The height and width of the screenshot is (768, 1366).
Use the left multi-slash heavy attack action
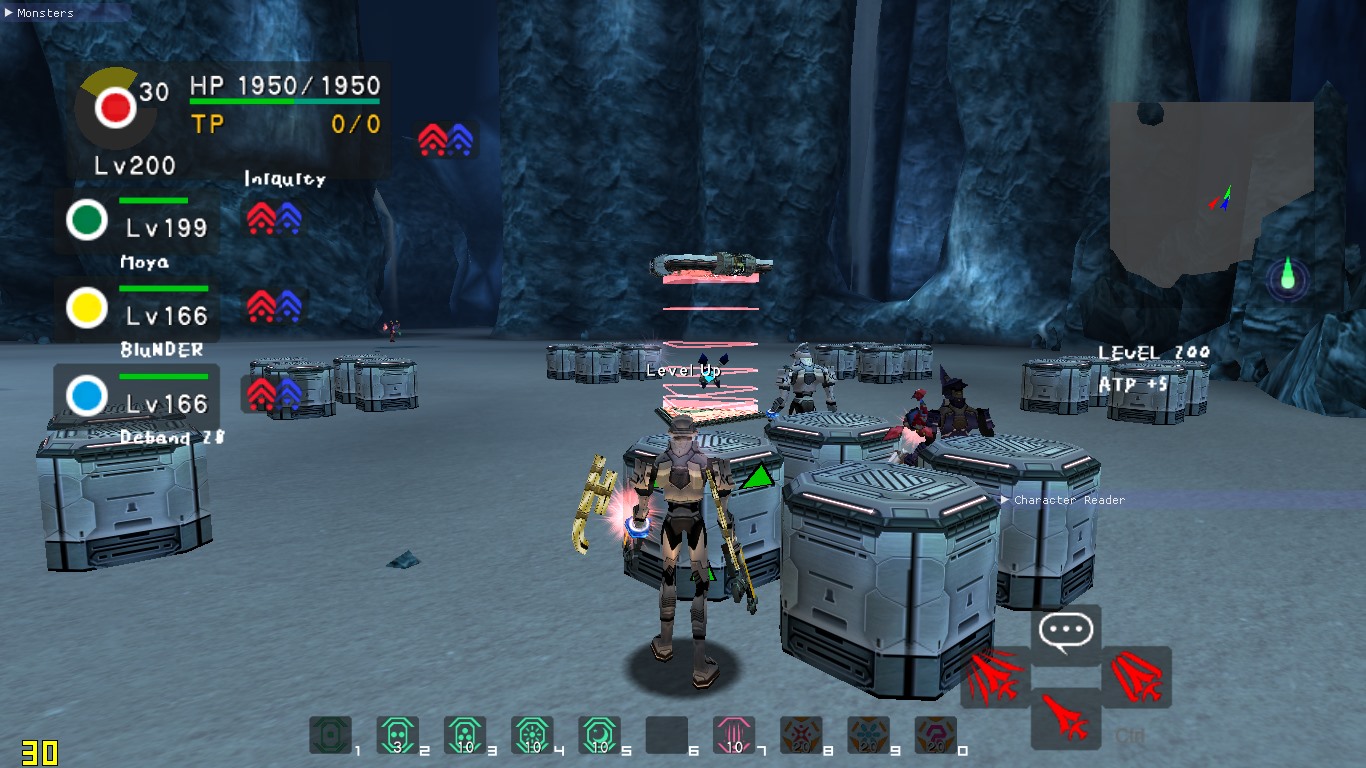pos(996,676)
